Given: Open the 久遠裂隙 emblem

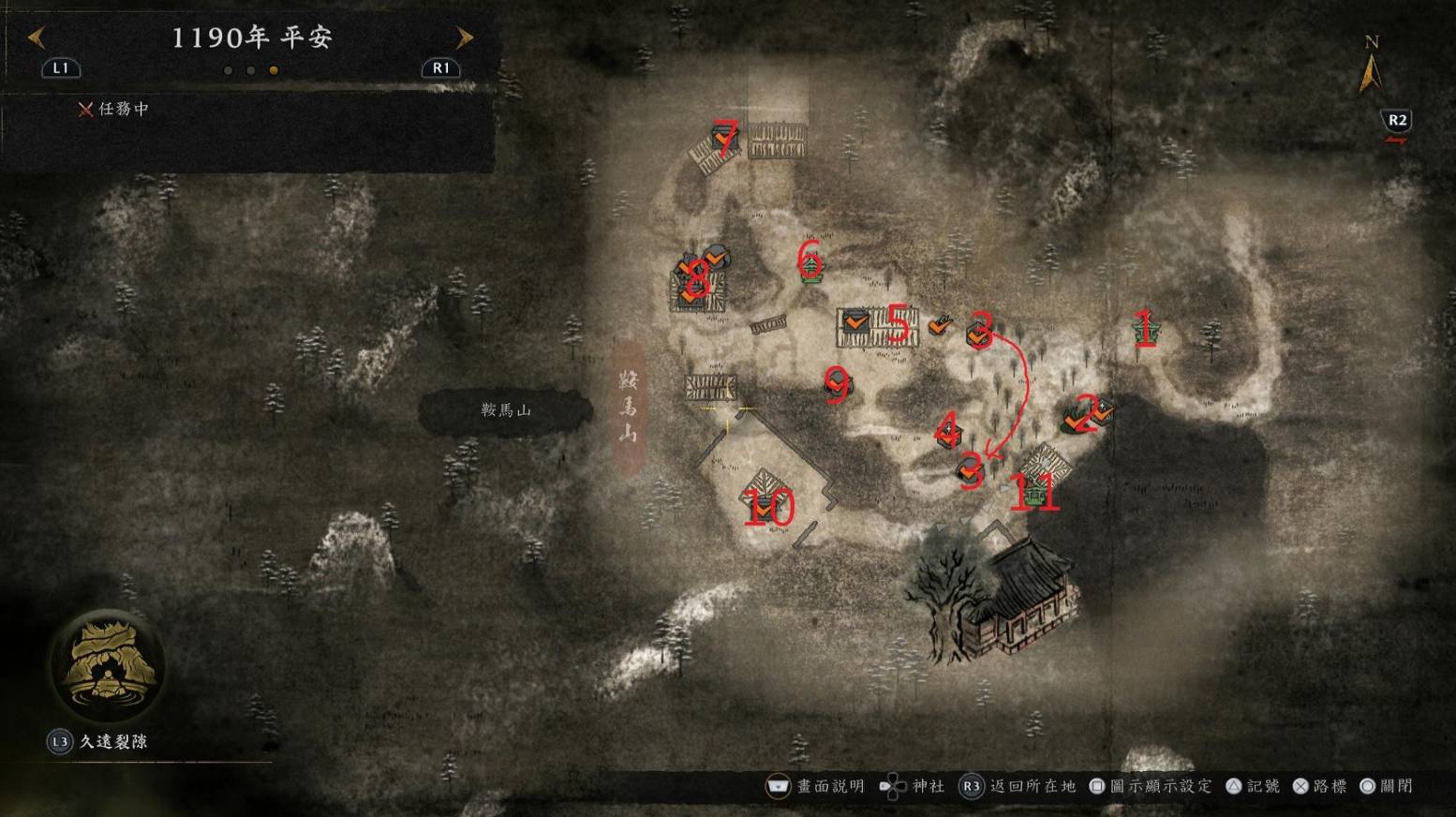Looking at the screenshot, I should [x=108, y=665].
